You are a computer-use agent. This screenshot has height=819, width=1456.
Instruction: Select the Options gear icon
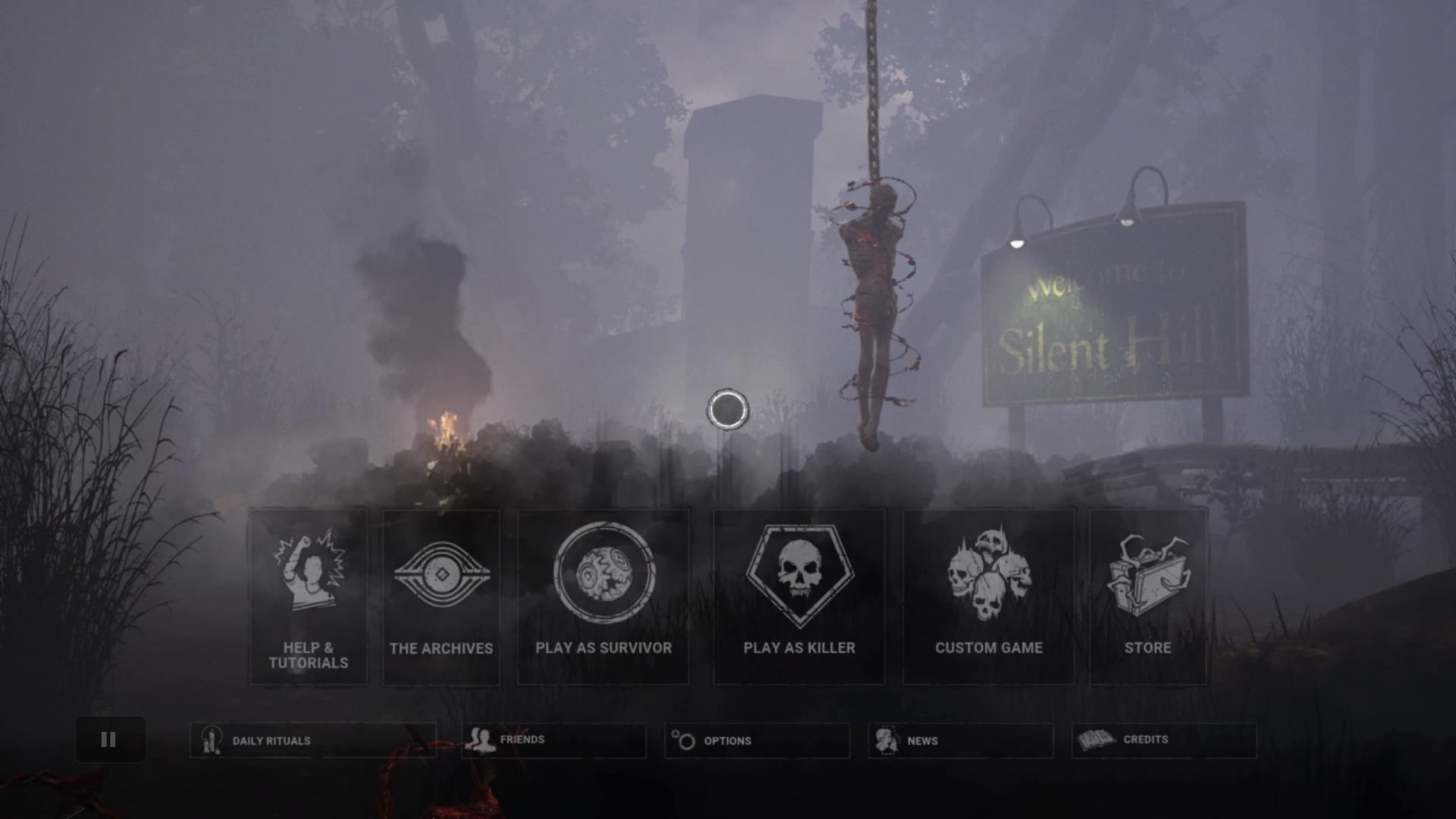[684, 739]
